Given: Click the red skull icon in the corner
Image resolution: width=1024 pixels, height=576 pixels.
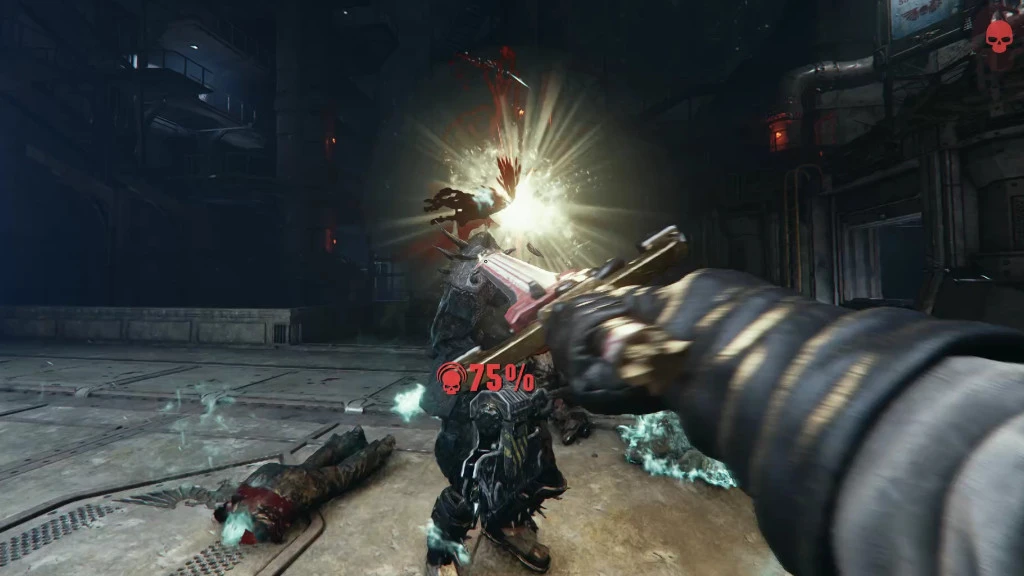Looking at the screenshot, I should (998, 35).
